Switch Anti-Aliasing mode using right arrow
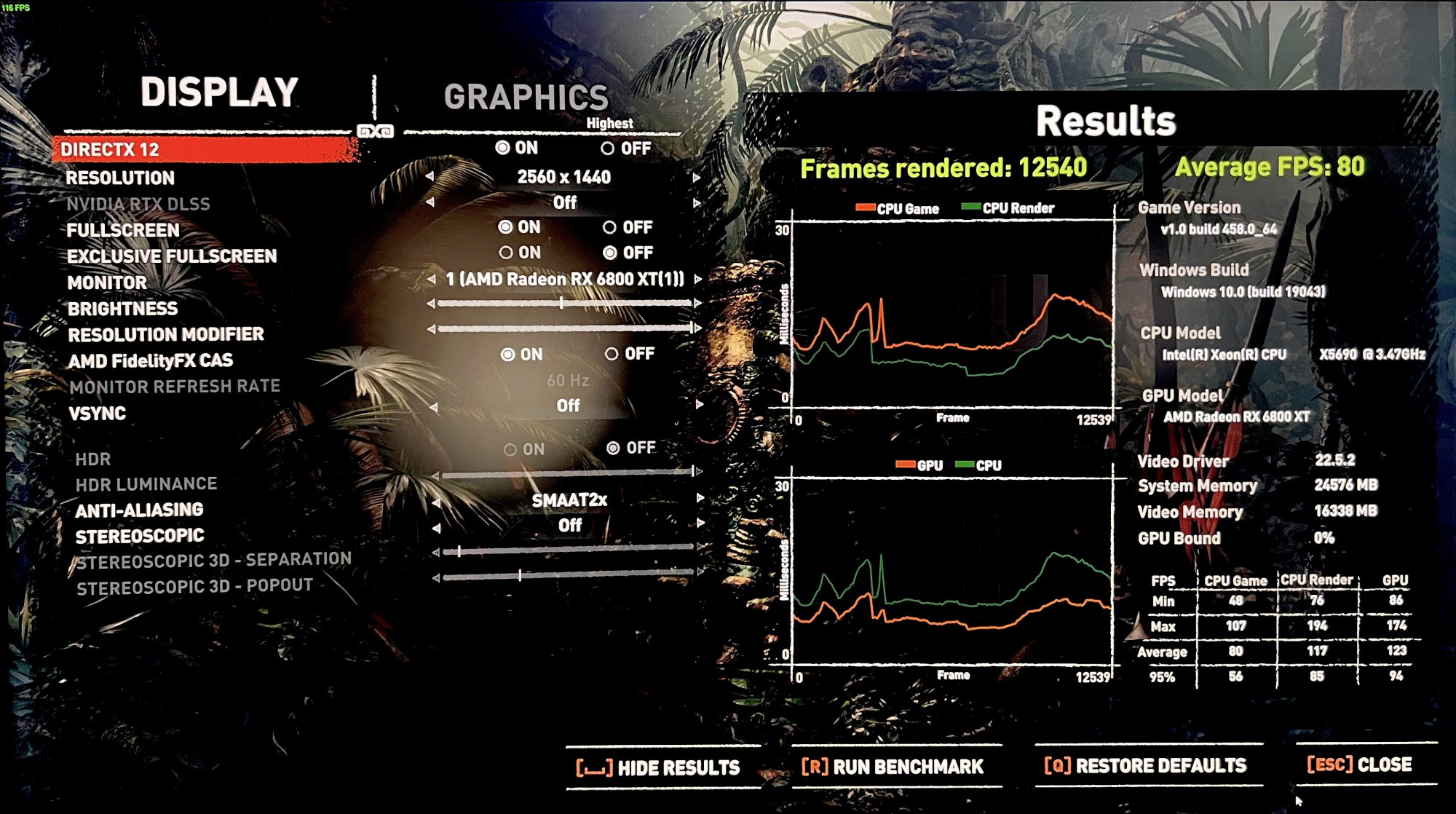The image size is (1456, 814). click(700, 498)
